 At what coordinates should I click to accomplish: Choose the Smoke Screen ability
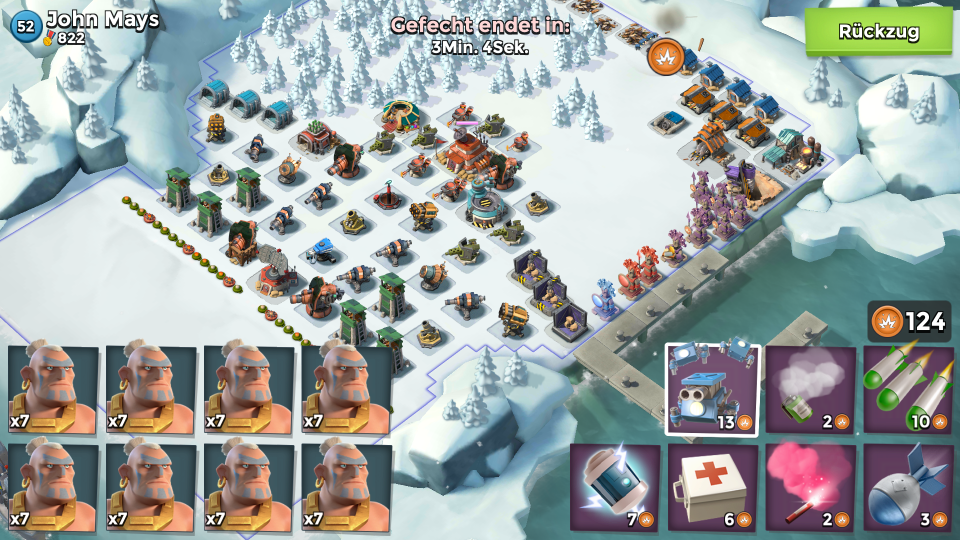[810, 389]
